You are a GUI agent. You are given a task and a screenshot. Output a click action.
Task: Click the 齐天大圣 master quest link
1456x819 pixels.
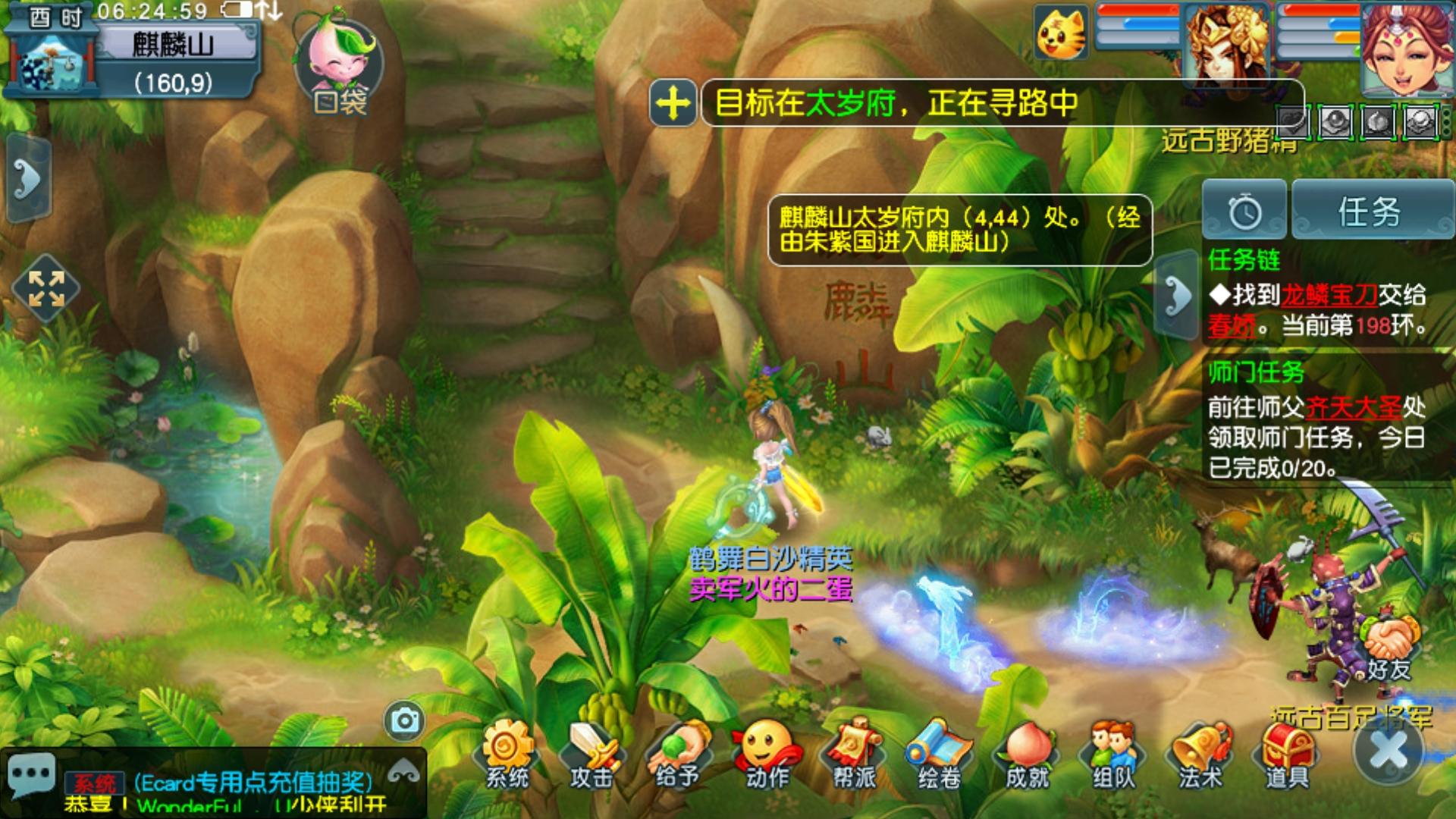coord(1354,408)
